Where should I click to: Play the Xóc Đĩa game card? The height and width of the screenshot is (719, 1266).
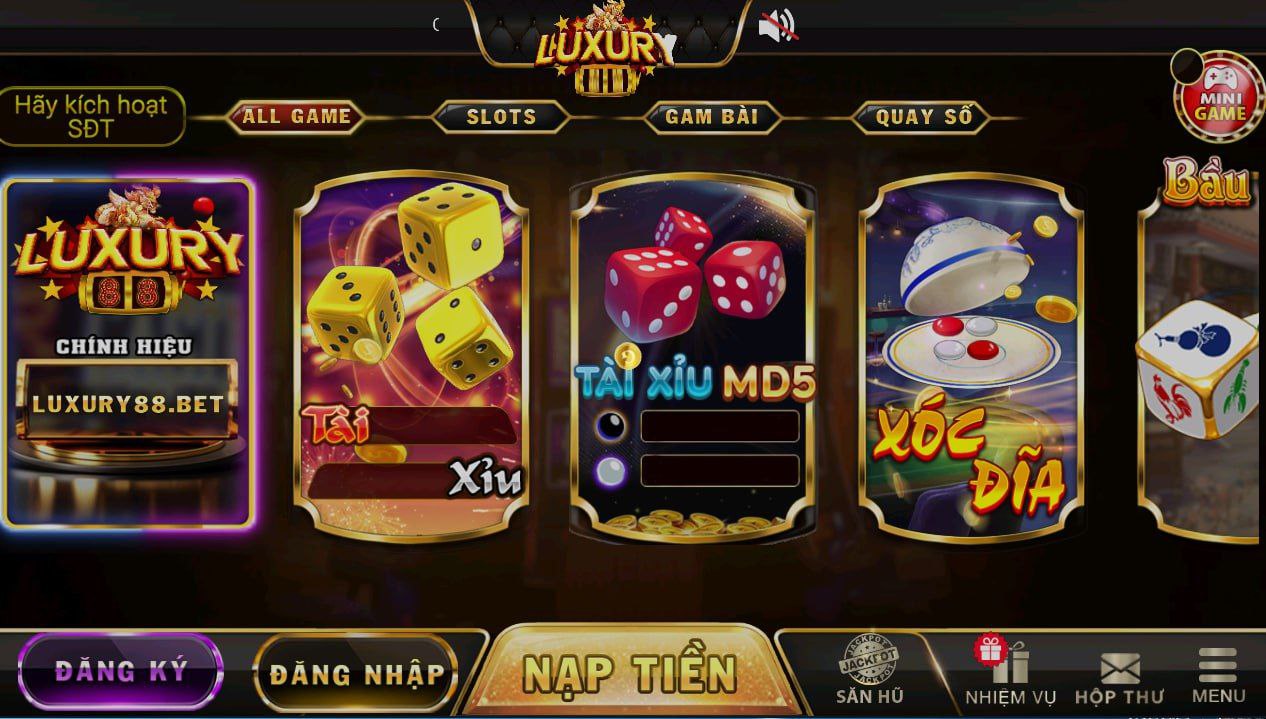(x=970, y=355)
